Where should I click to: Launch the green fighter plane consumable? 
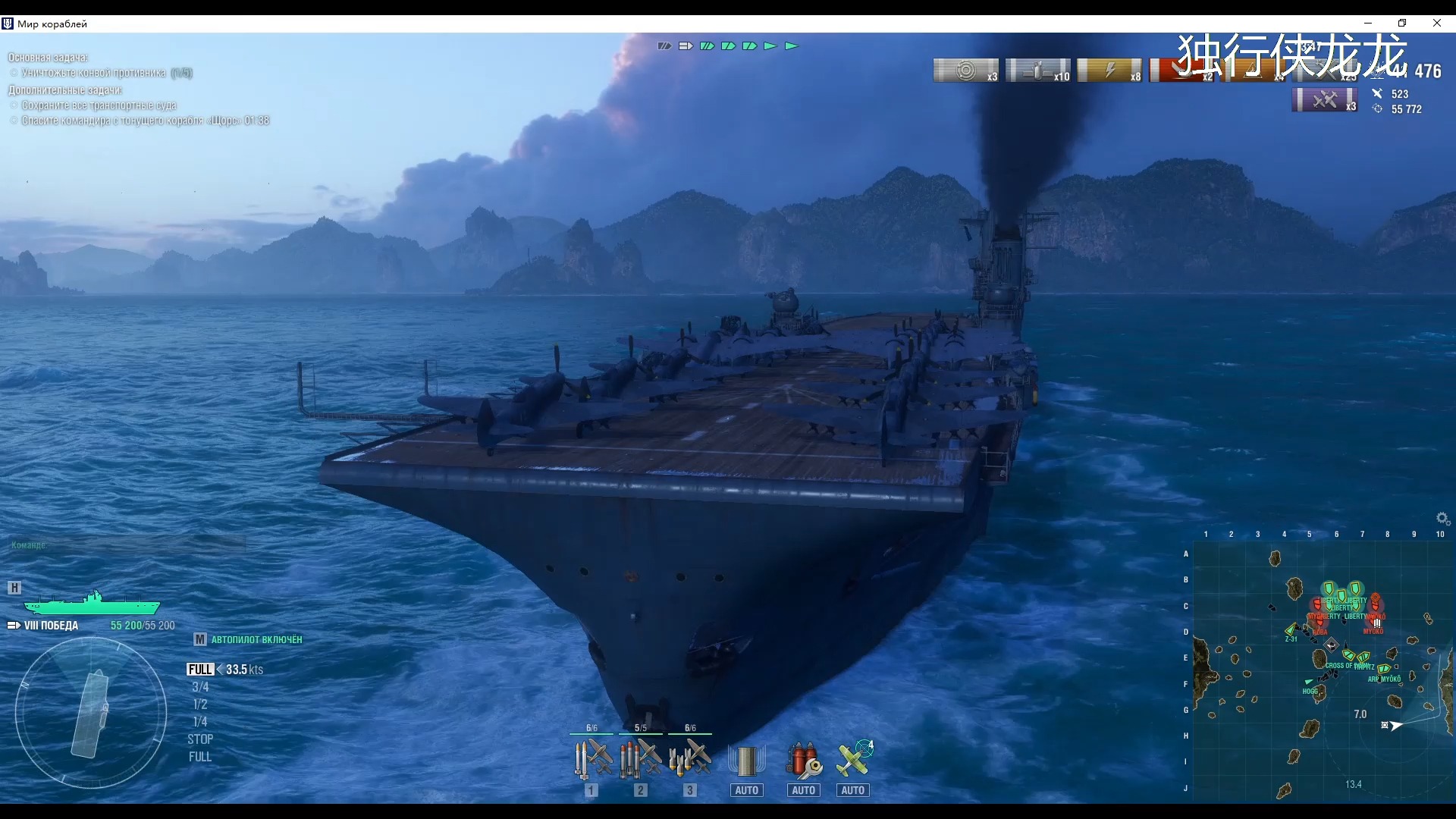[853, 761]
